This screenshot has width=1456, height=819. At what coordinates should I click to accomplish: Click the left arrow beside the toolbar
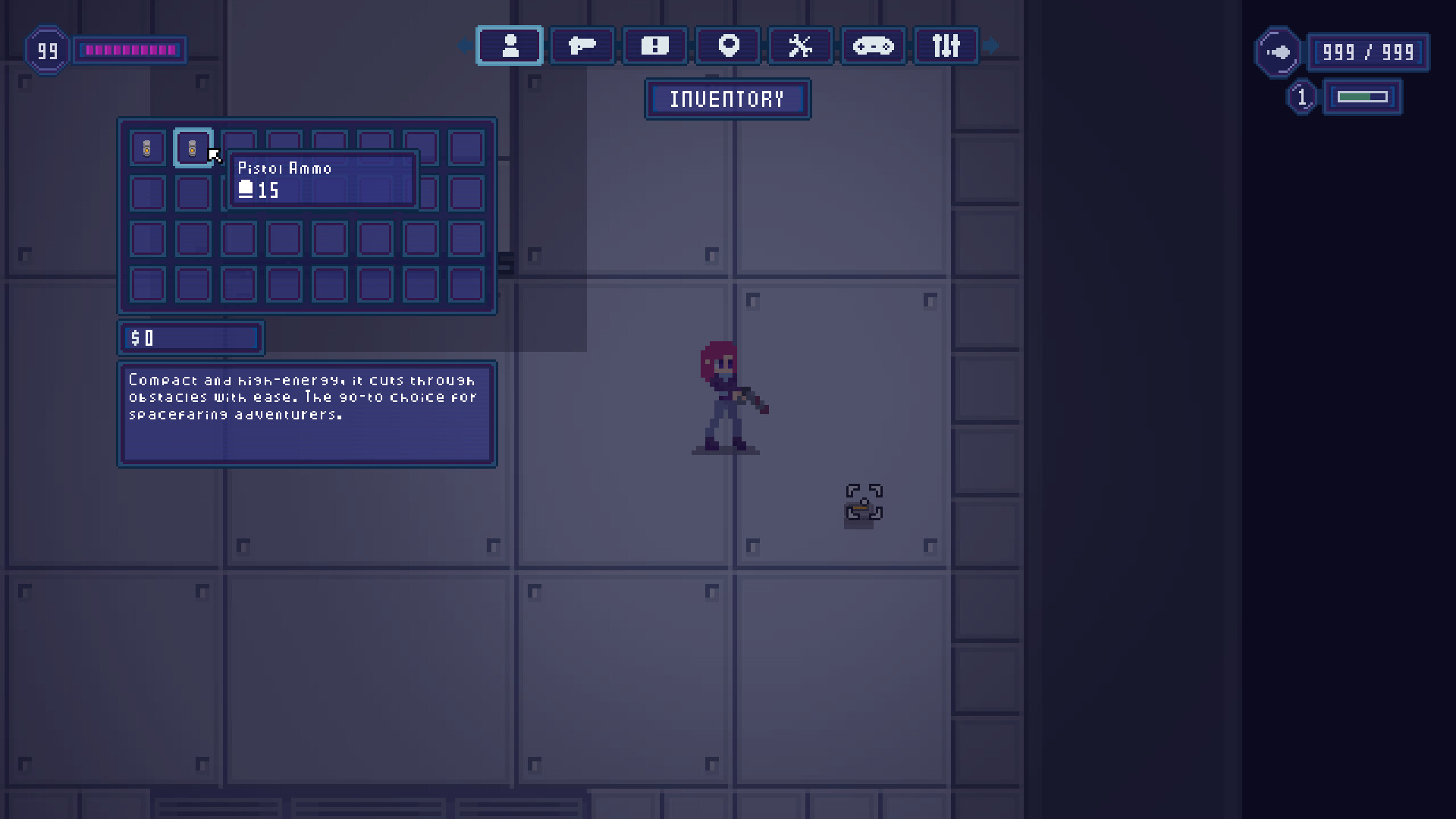pyautogui.click(x=466, y=45)
